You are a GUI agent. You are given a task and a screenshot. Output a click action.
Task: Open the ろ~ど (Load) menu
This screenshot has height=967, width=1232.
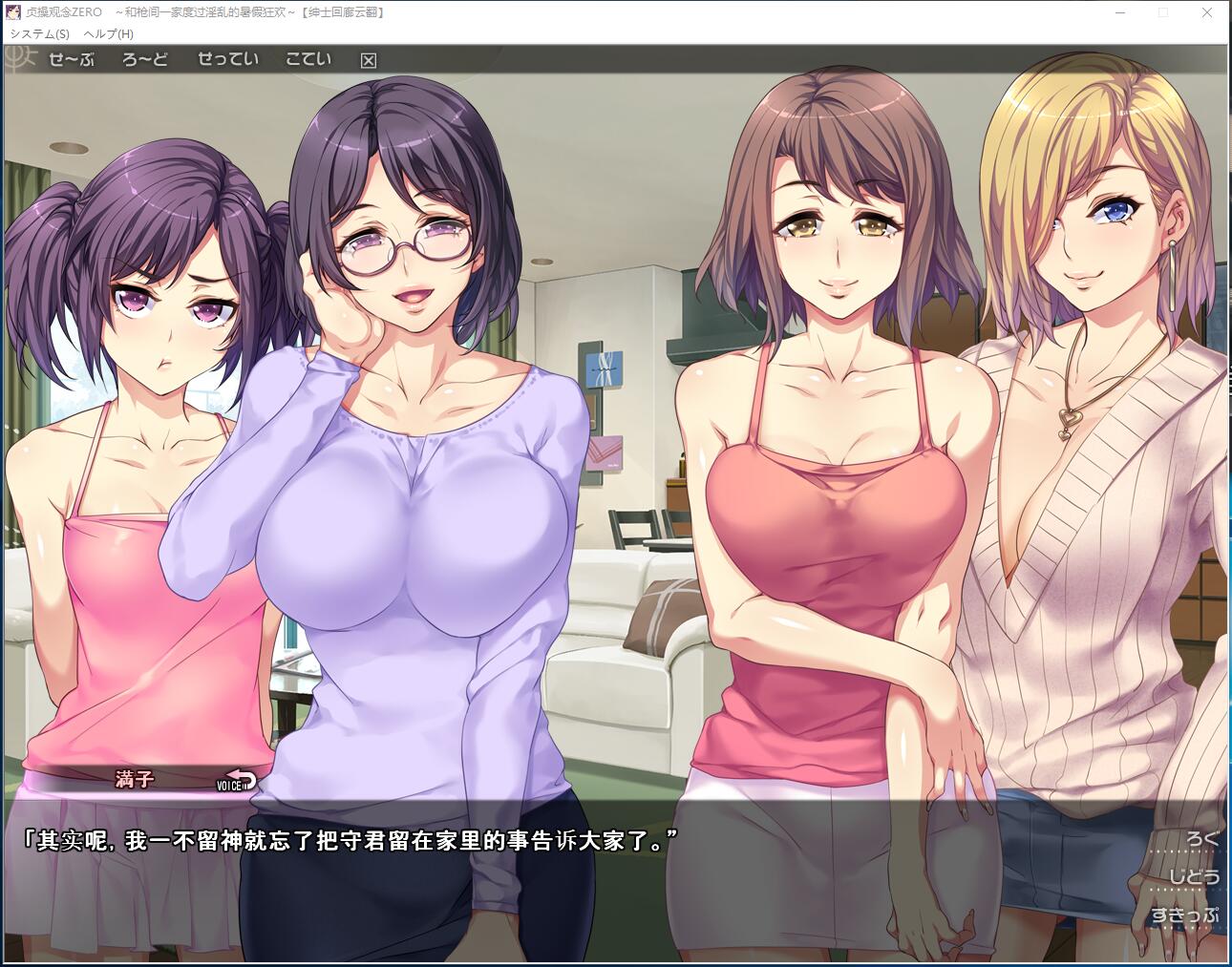145,59
